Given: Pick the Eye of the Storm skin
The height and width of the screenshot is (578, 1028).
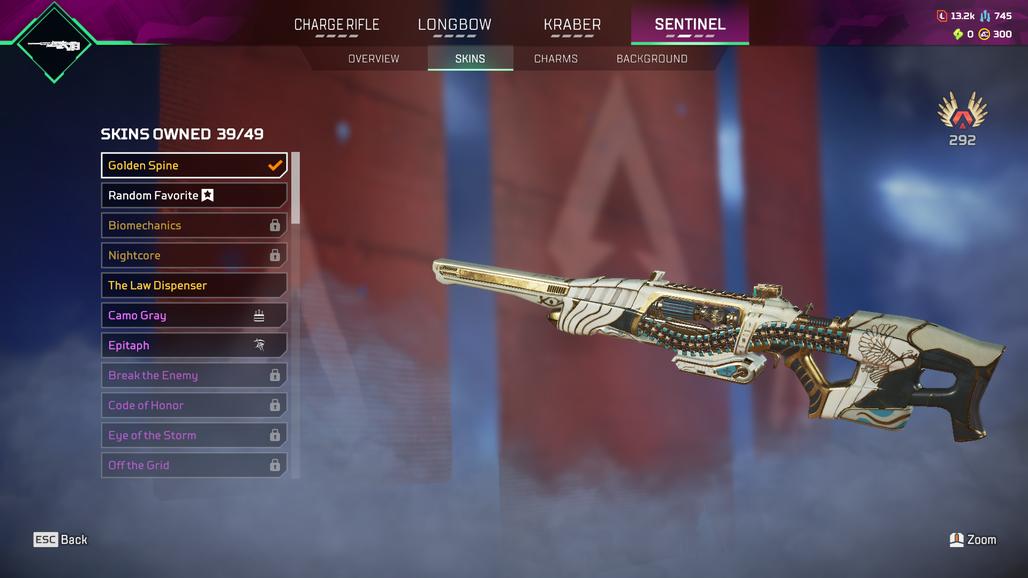Looking at the screenshot, I should [194, 435].
